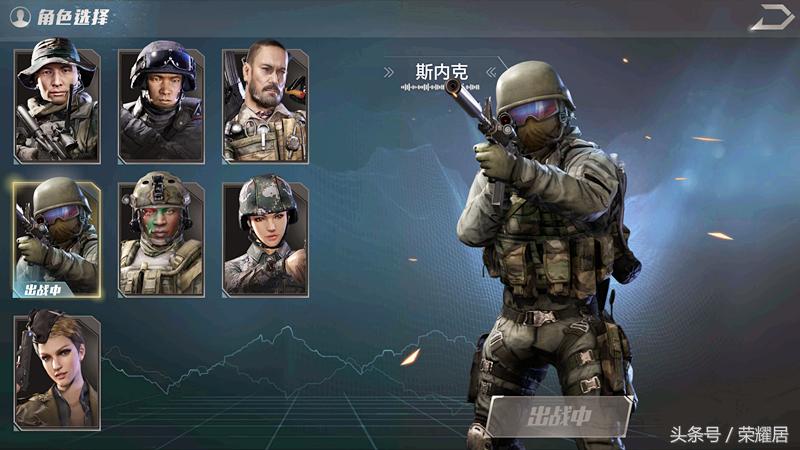Choose the soldier with goggles on helmet
Viewport: 800px width, 450px height.
click(161, 105)
